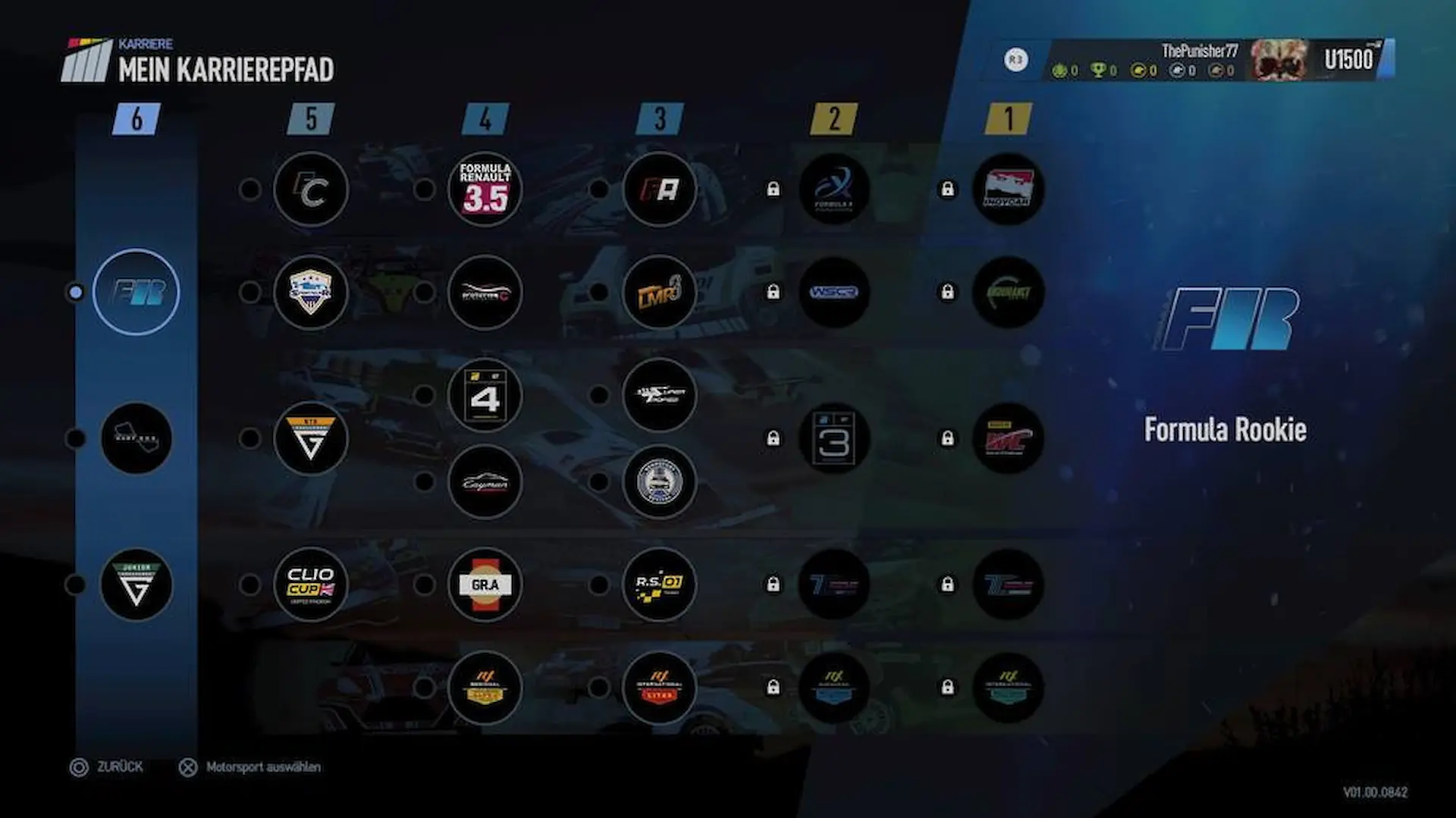Select the Formula Rookie FR series
This screenshot has height=818, width=1456.
click(136, 292)
